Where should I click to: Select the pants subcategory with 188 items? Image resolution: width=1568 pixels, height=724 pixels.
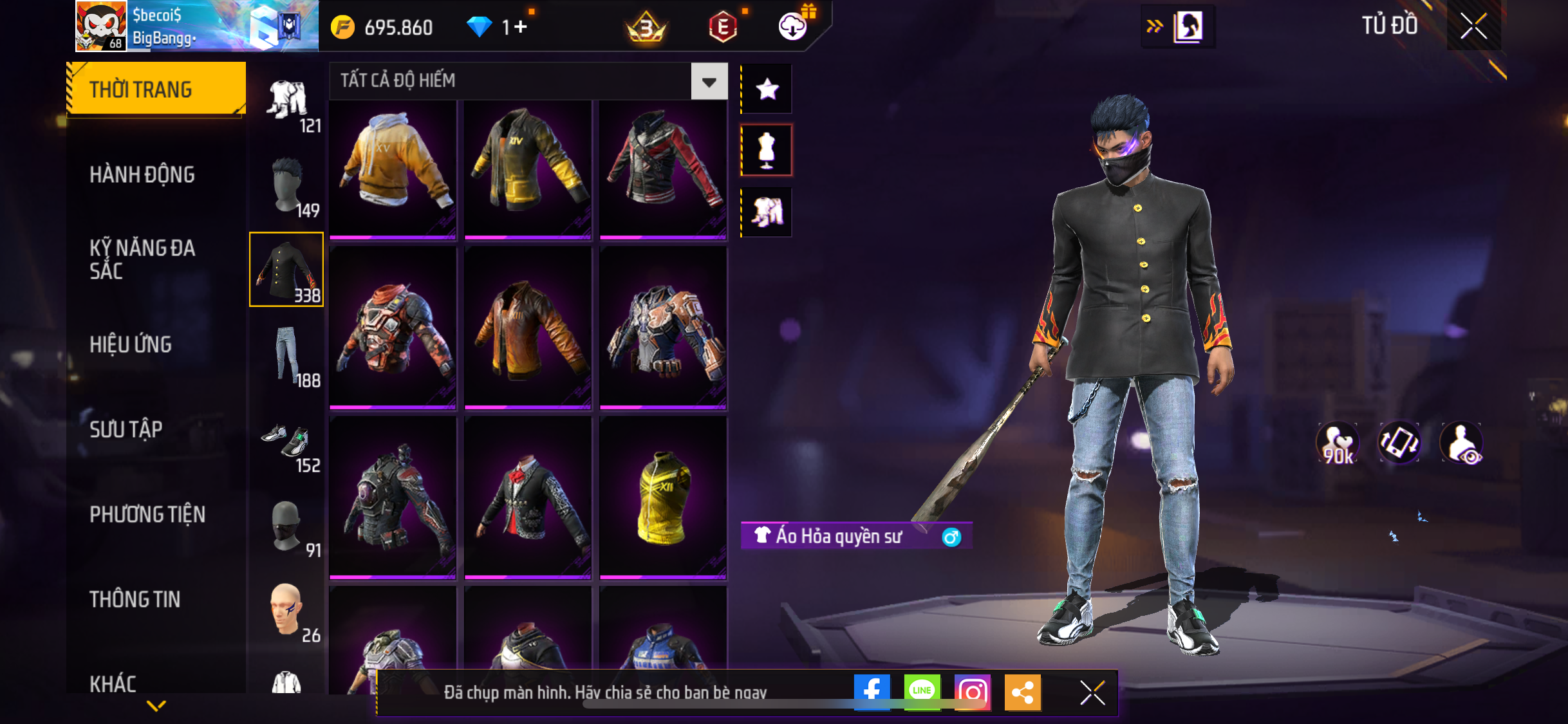click(x=287, y=355)
